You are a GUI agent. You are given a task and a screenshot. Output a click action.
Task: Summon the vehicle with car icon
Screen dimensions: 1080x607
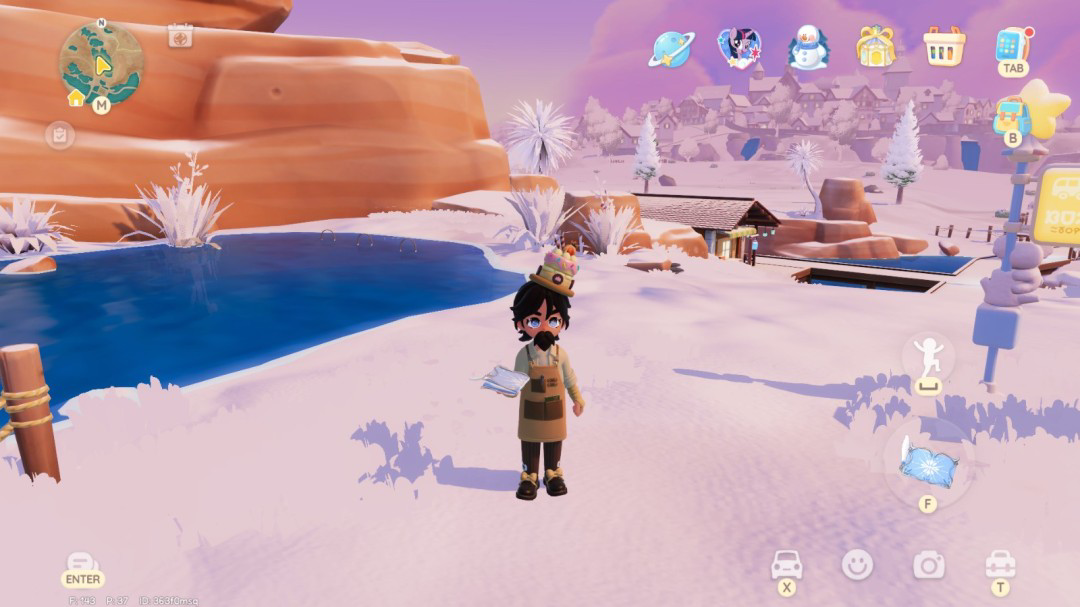787,565
